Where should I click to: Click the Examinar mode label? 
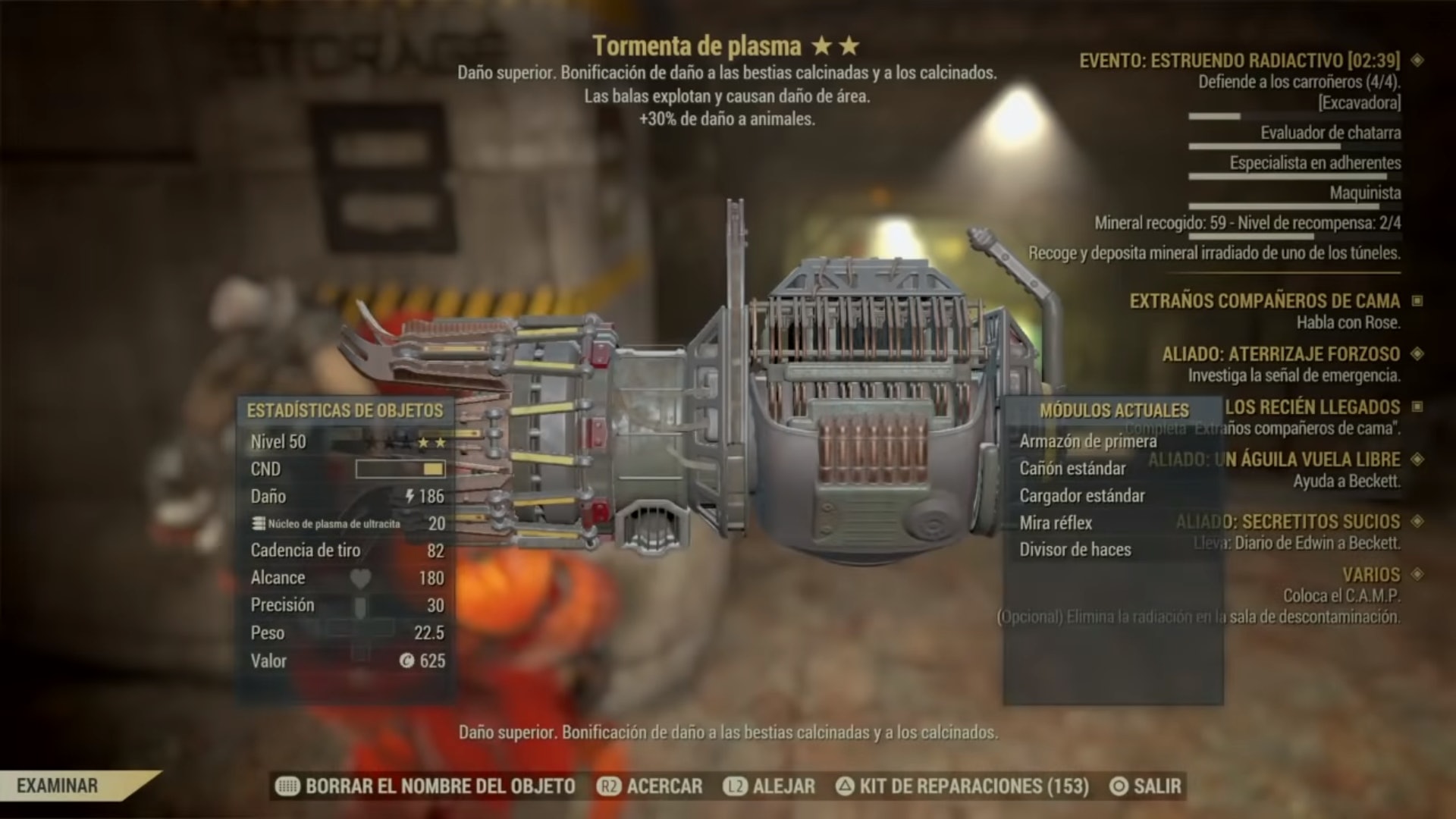pyautogui.click(x=58, y=786)
